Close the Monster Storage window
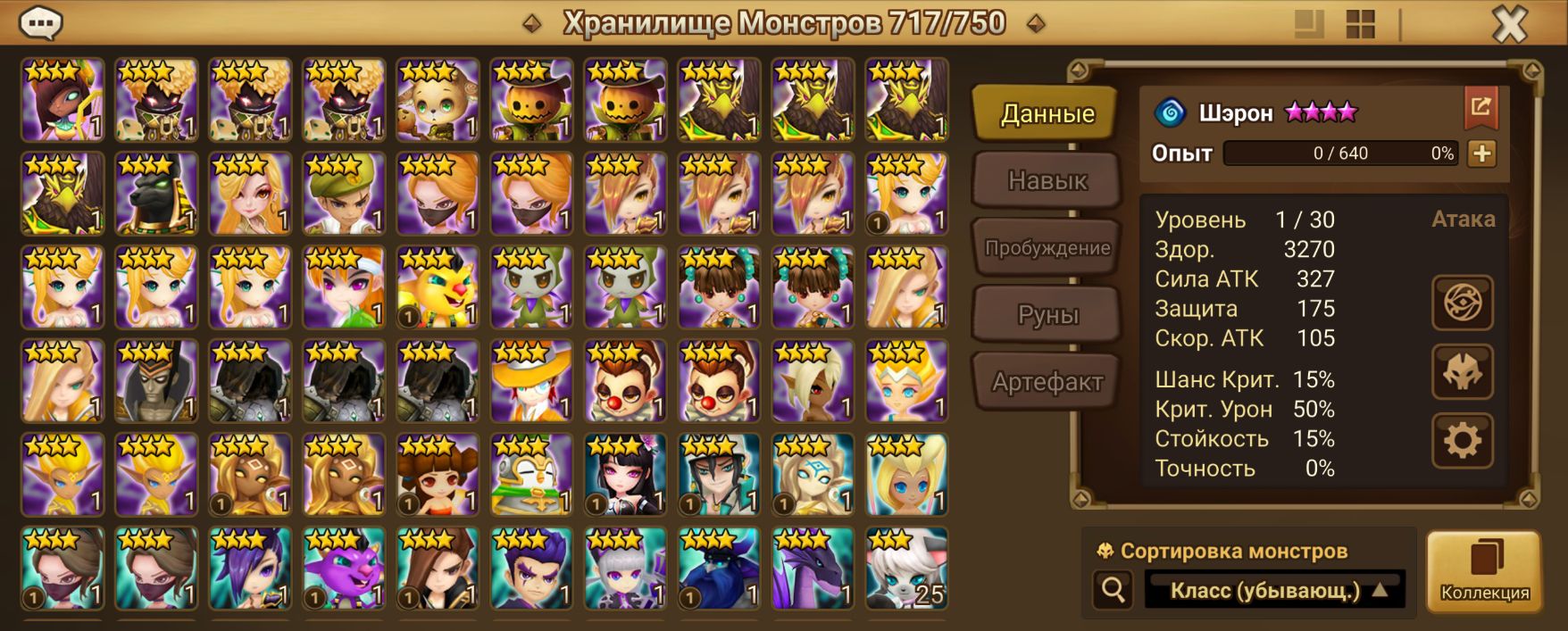 (x=1510, y=24)
